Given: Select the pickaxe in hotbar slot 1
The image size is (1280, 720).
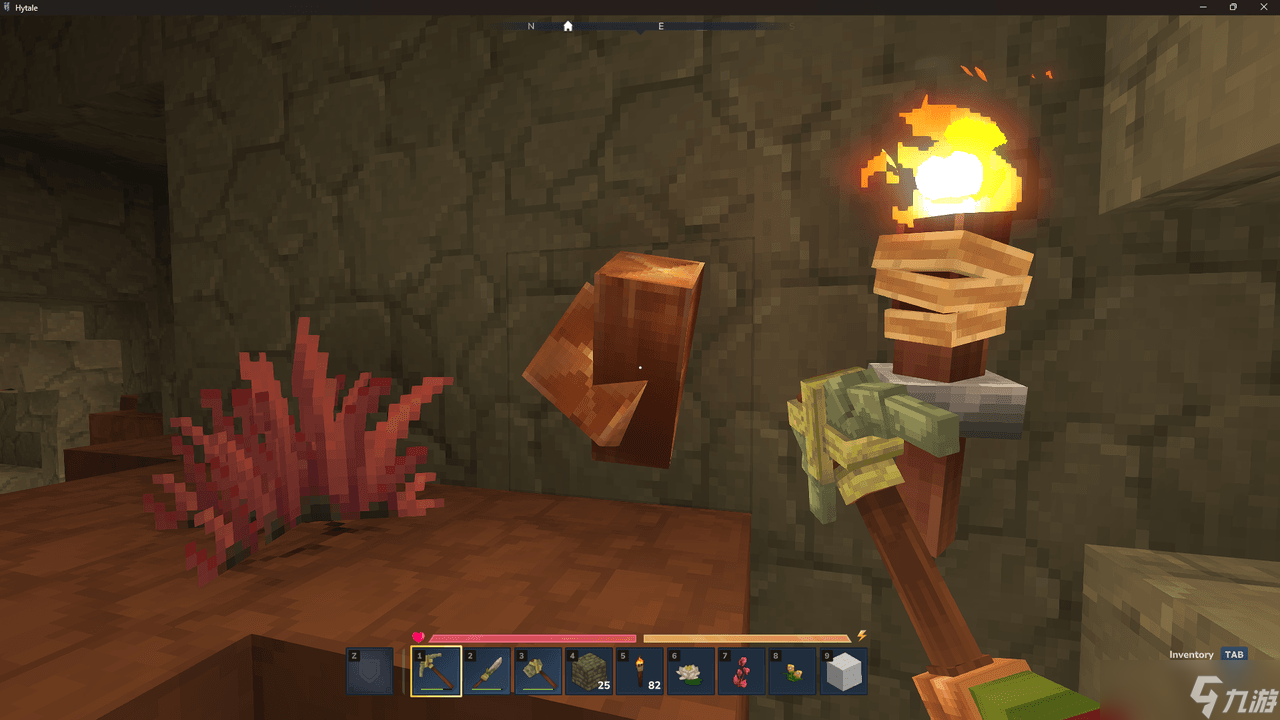Looking at the screenshot, I should pyautogui.click(x=435, y=670).
